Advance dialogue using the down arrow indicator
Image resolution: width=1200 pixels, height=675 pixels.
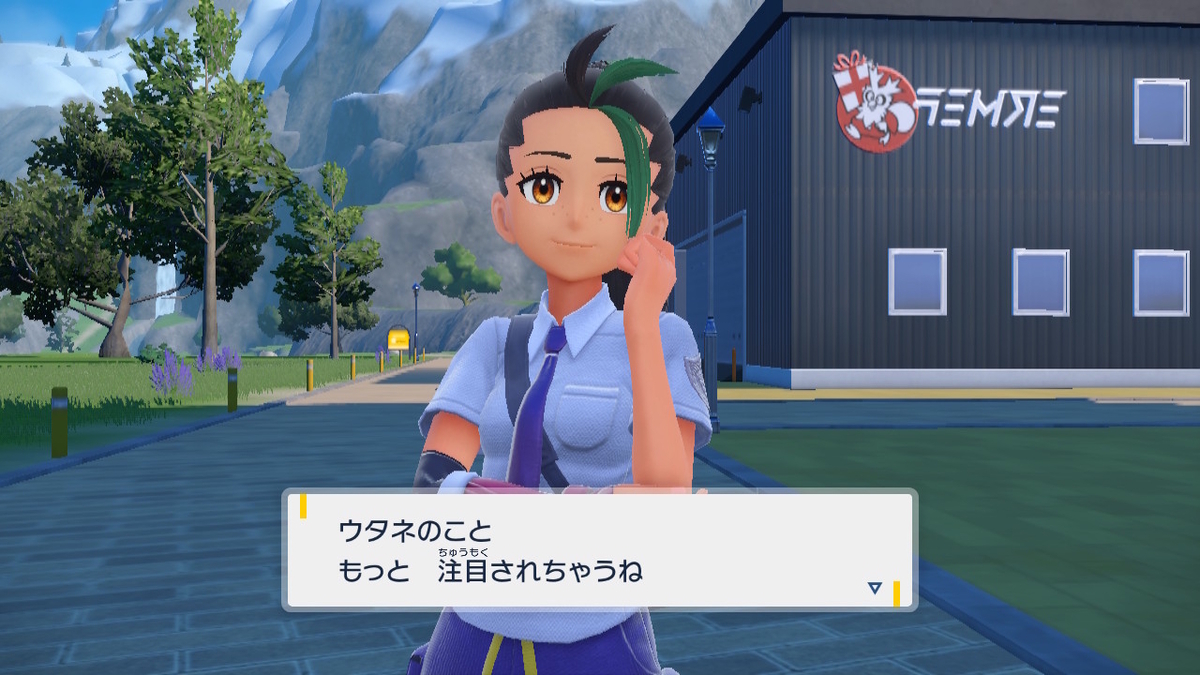tap(875, 588)
